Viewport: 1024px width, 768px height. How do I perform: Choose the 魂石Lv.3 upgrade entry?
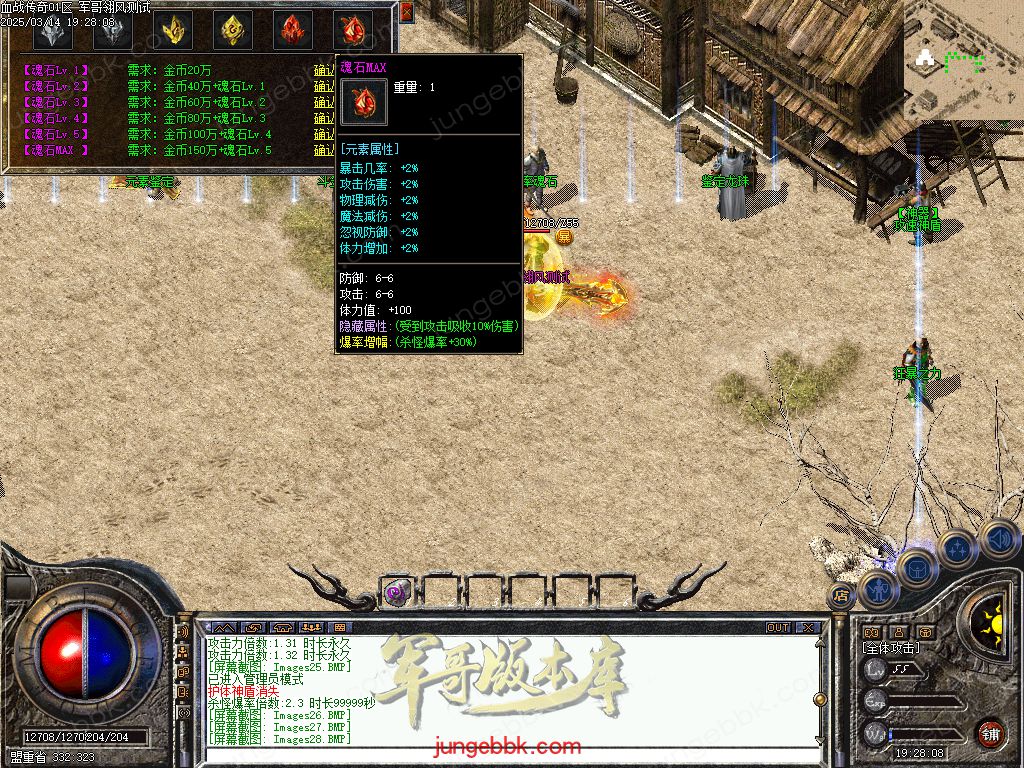(56, 102)
